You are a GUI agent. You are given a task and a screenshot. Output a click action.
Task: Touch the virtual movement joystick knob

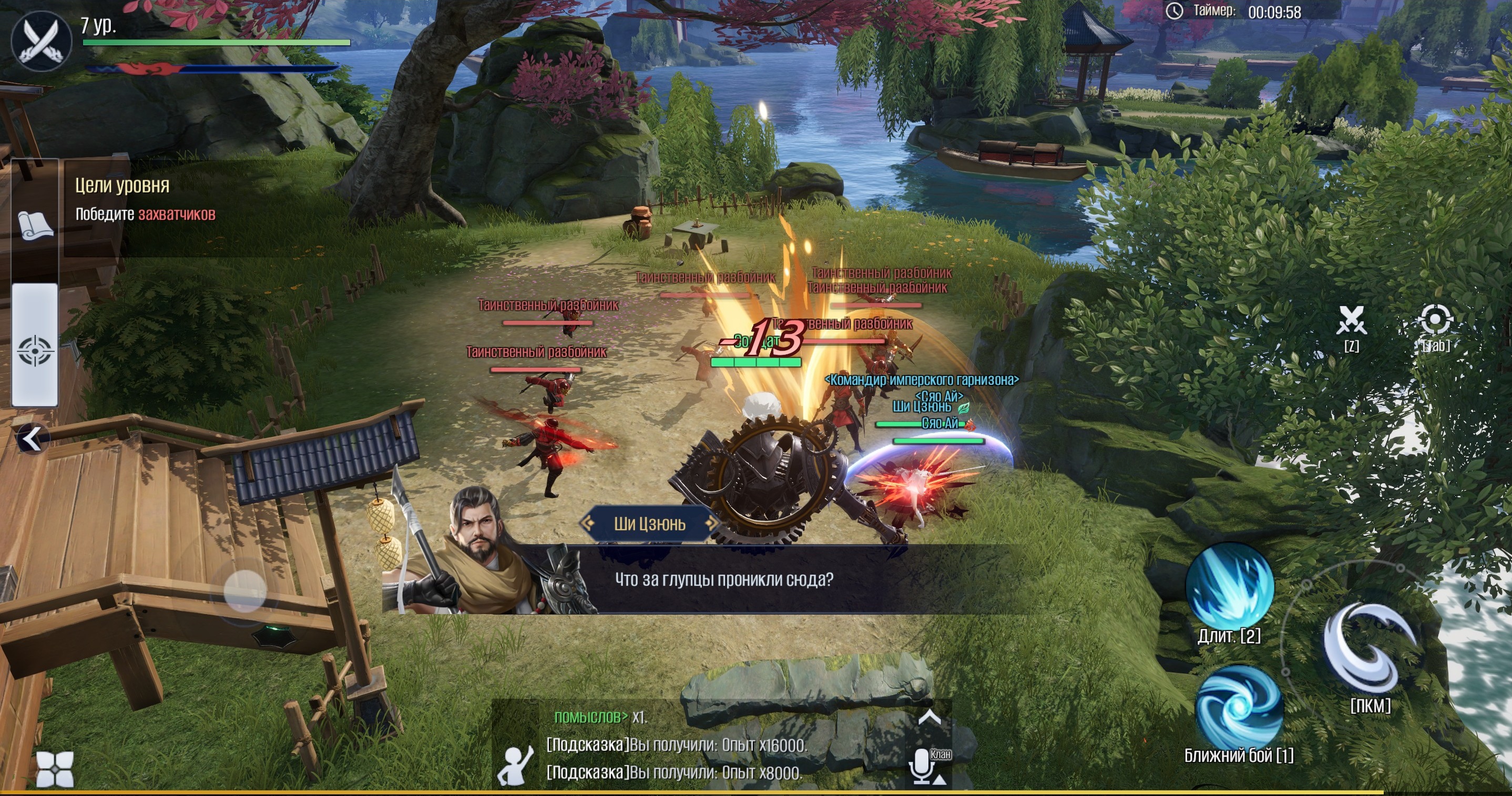point(245,591)
